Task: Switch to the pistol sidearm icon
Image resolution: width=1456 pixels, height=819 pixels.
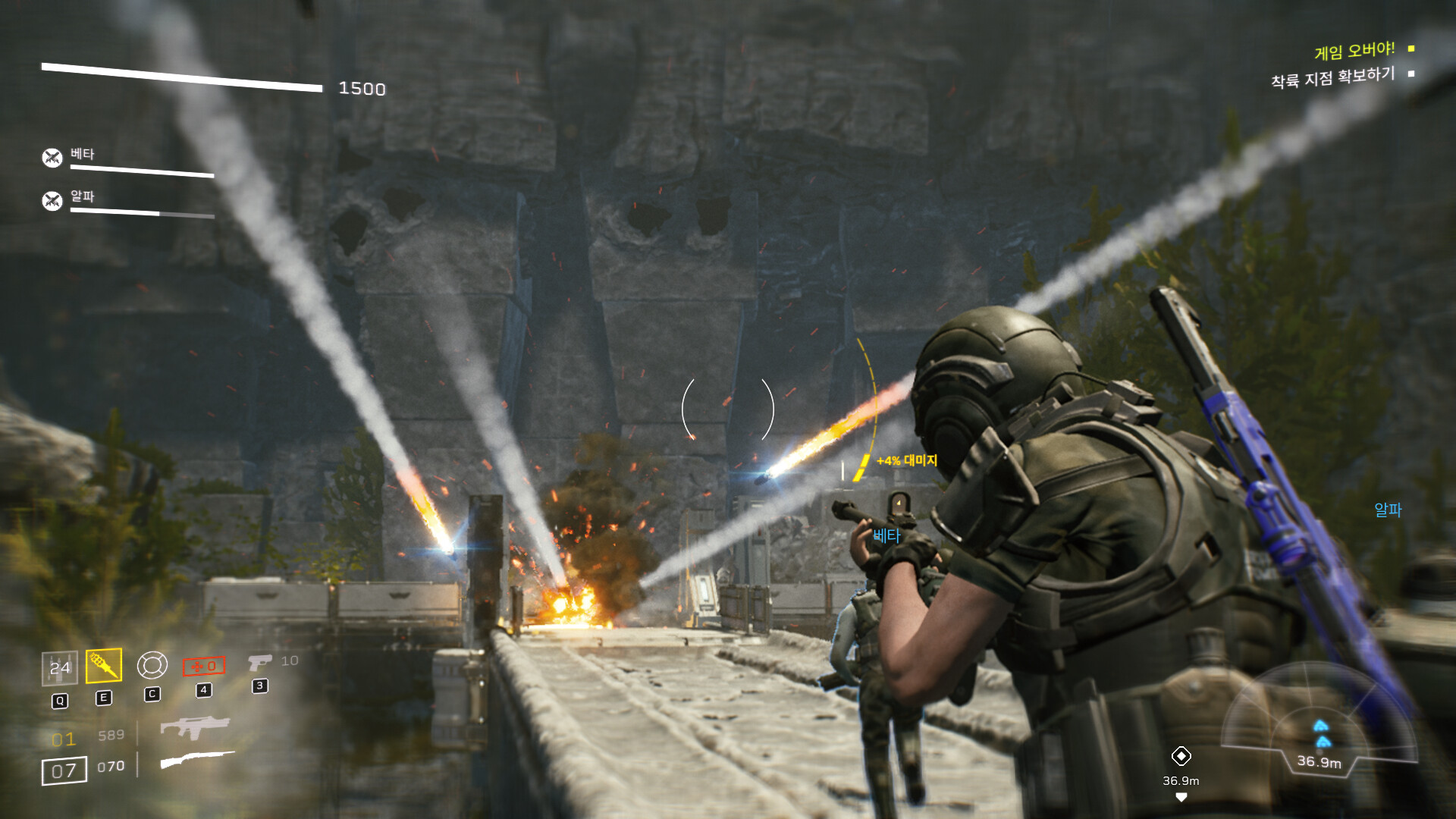Action: click(x=259, y=663)
